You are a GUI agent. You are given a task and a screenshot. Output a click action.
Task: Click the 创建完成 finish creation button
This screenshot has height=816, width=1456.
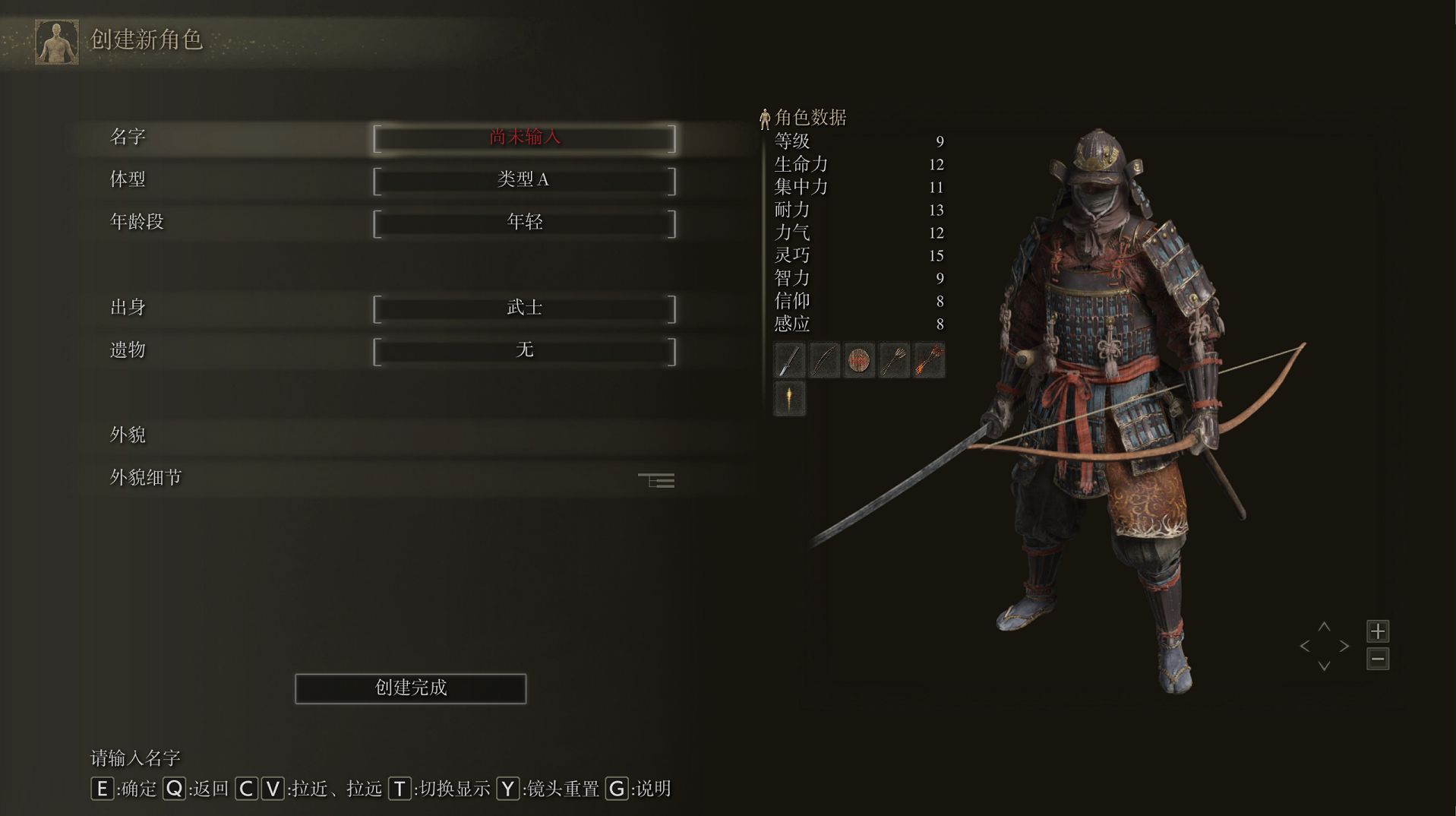coord(410,688)
